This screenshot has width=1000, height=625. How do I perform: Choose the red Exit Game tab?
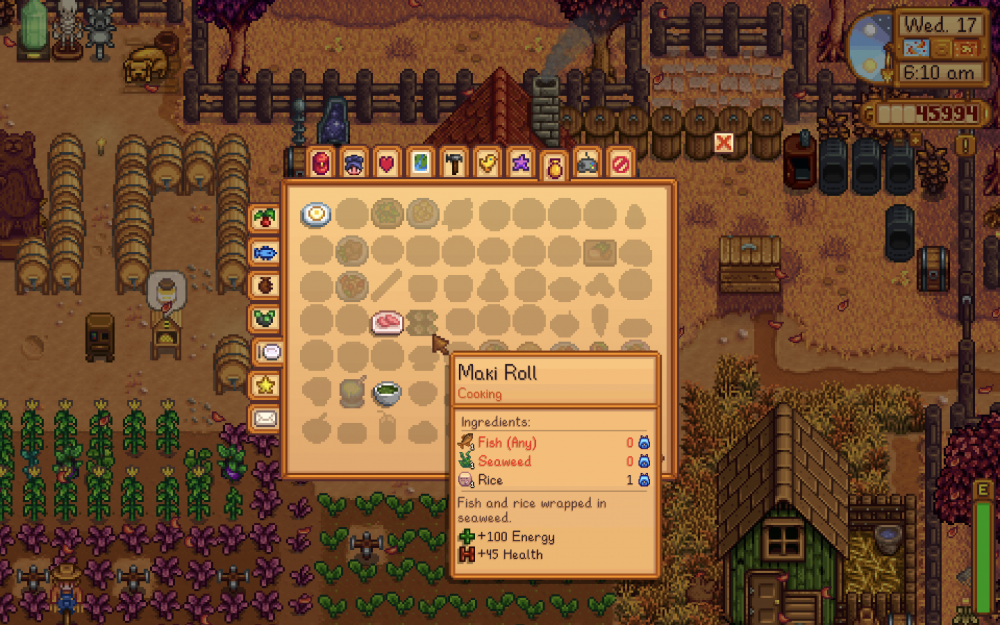point(620,162)
